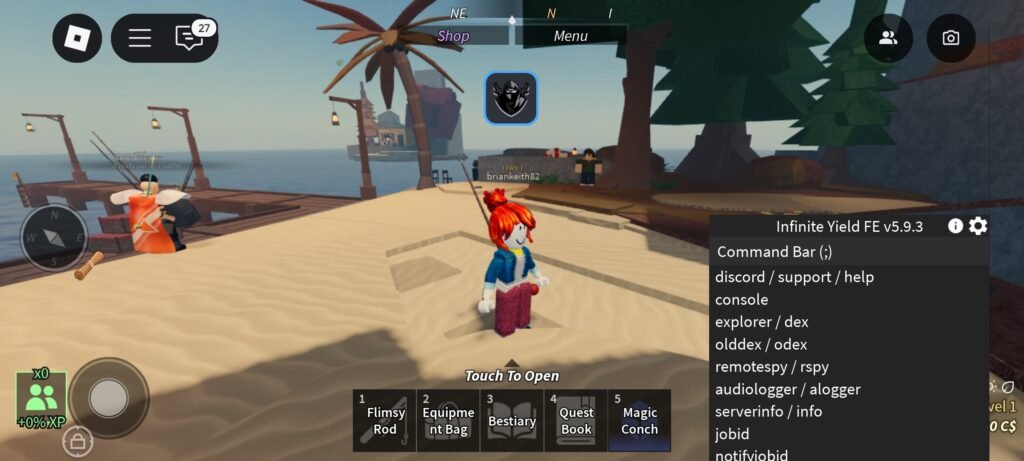Open the Roblox logo menu
The height and width of the screenshot is (461, 1024).
click(x=77, y=38)
